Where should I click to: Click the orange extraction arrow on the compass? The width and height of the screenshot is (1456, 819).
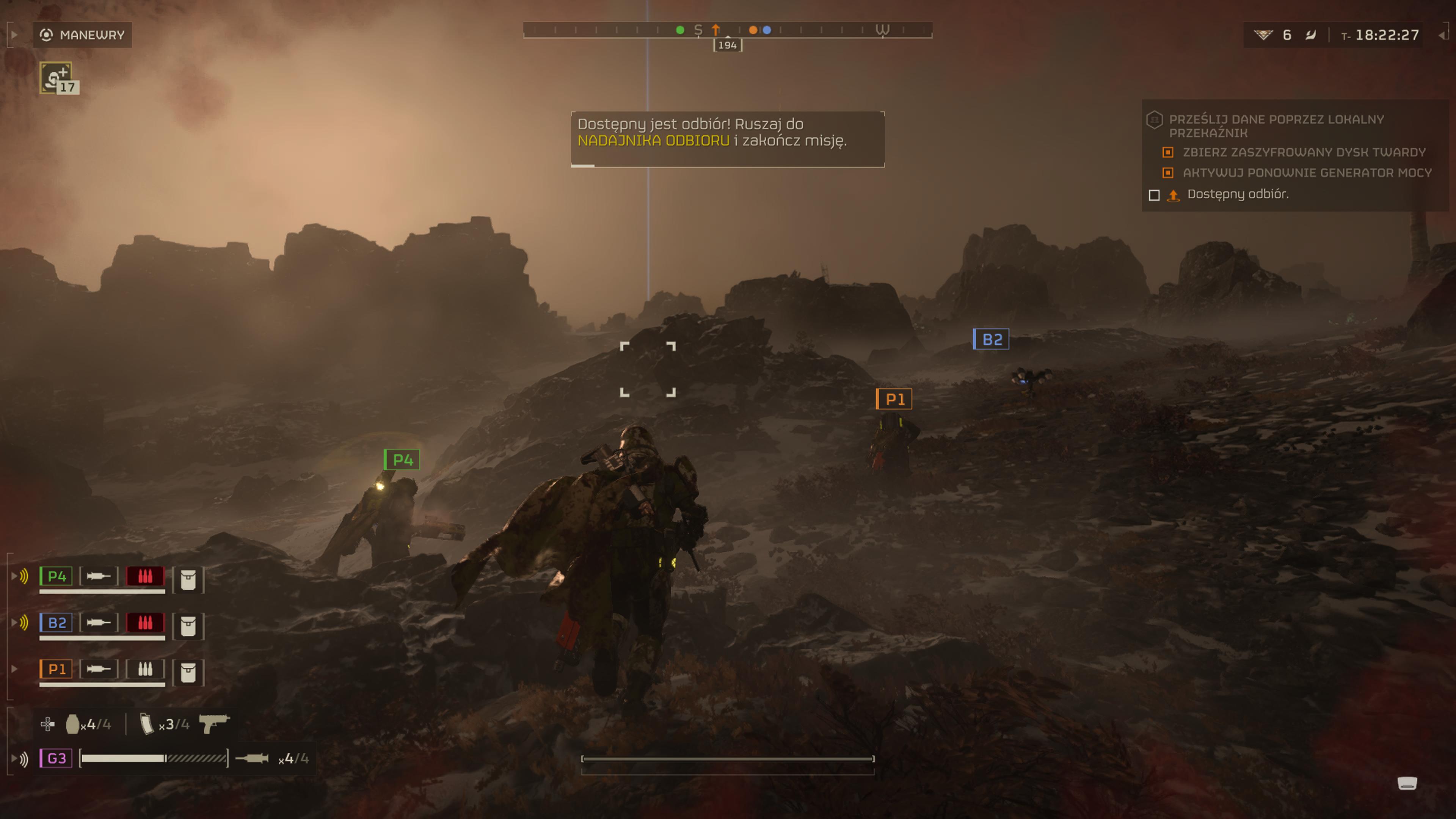715,30
